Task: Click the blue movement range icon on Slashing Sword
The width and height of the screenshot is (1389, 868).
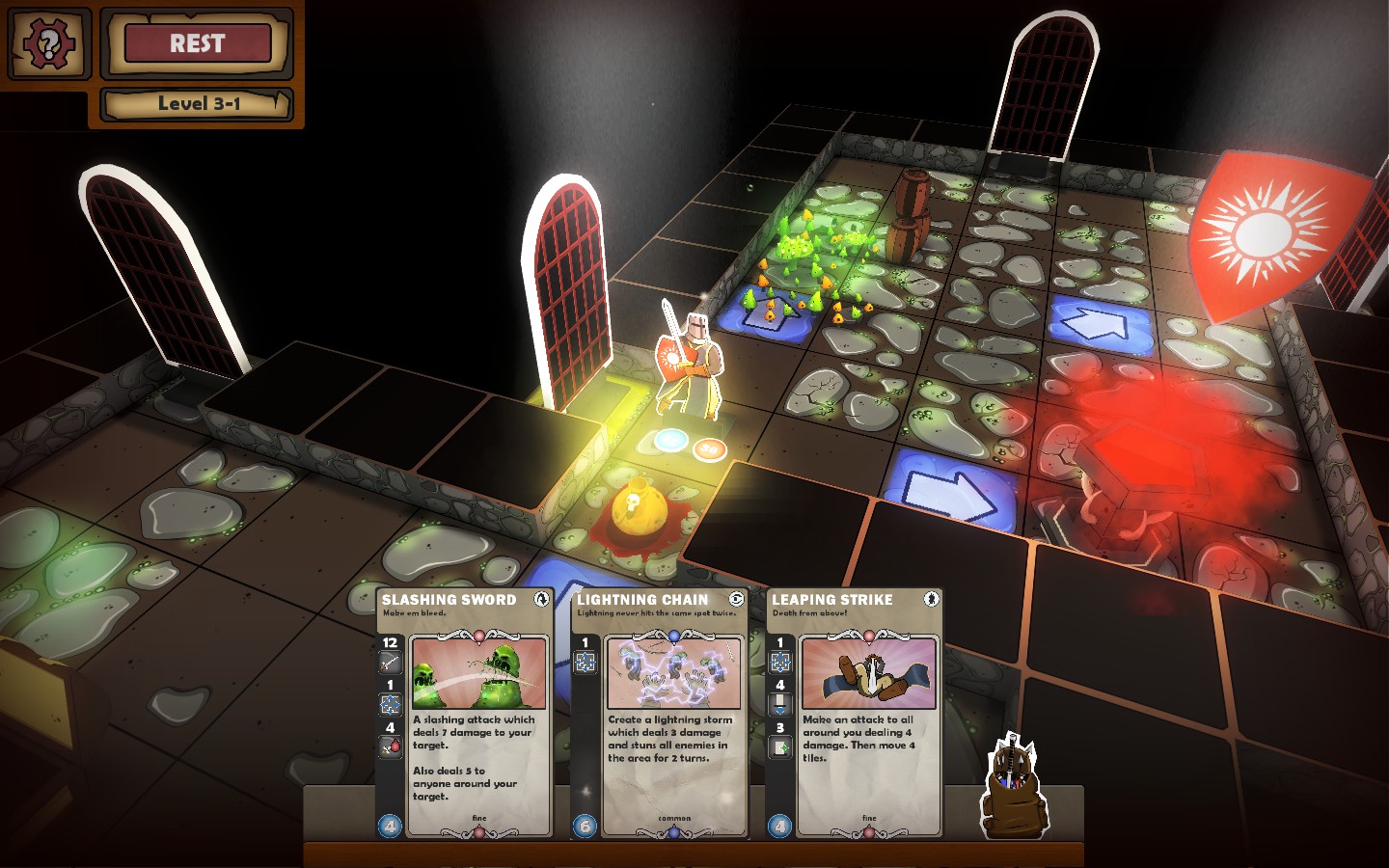Action: pos(389,703)
